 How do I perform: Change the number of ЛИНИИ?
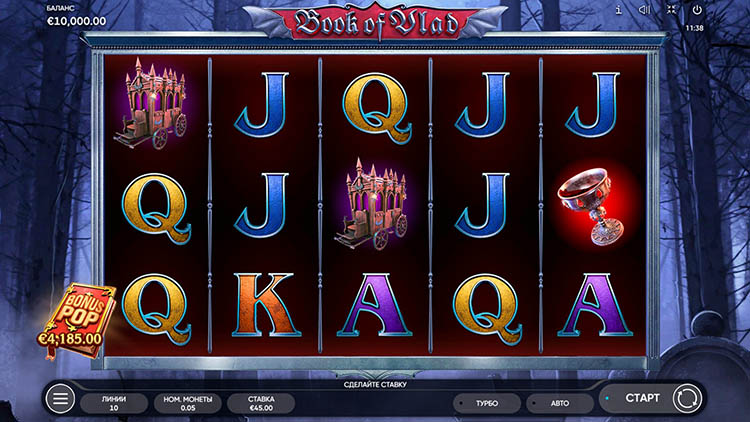pos(114,402)
